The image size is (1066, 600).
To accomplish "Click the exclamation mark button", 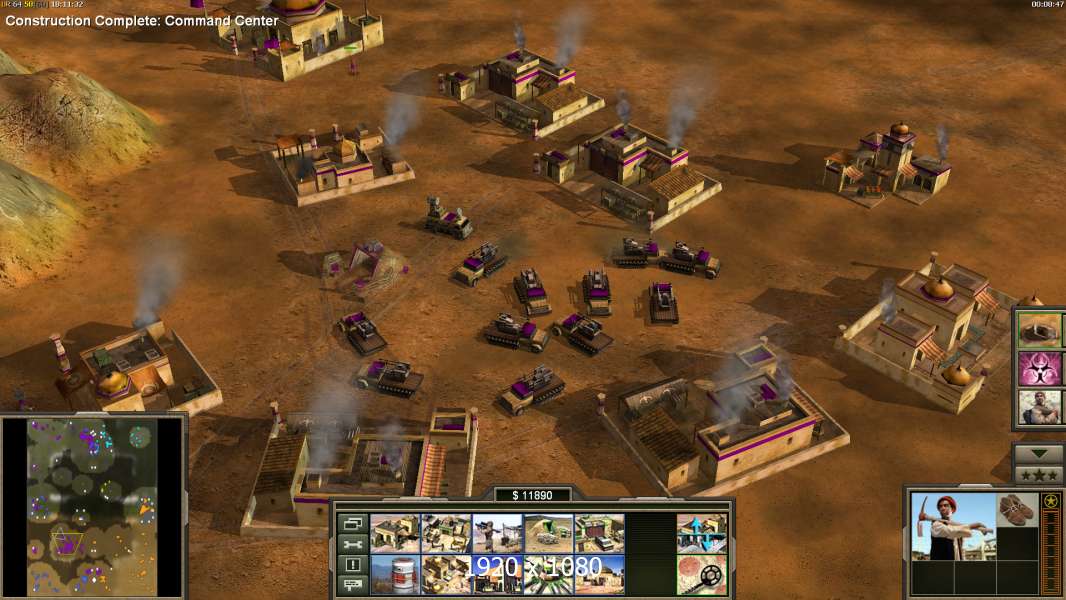I will point(352,565).
